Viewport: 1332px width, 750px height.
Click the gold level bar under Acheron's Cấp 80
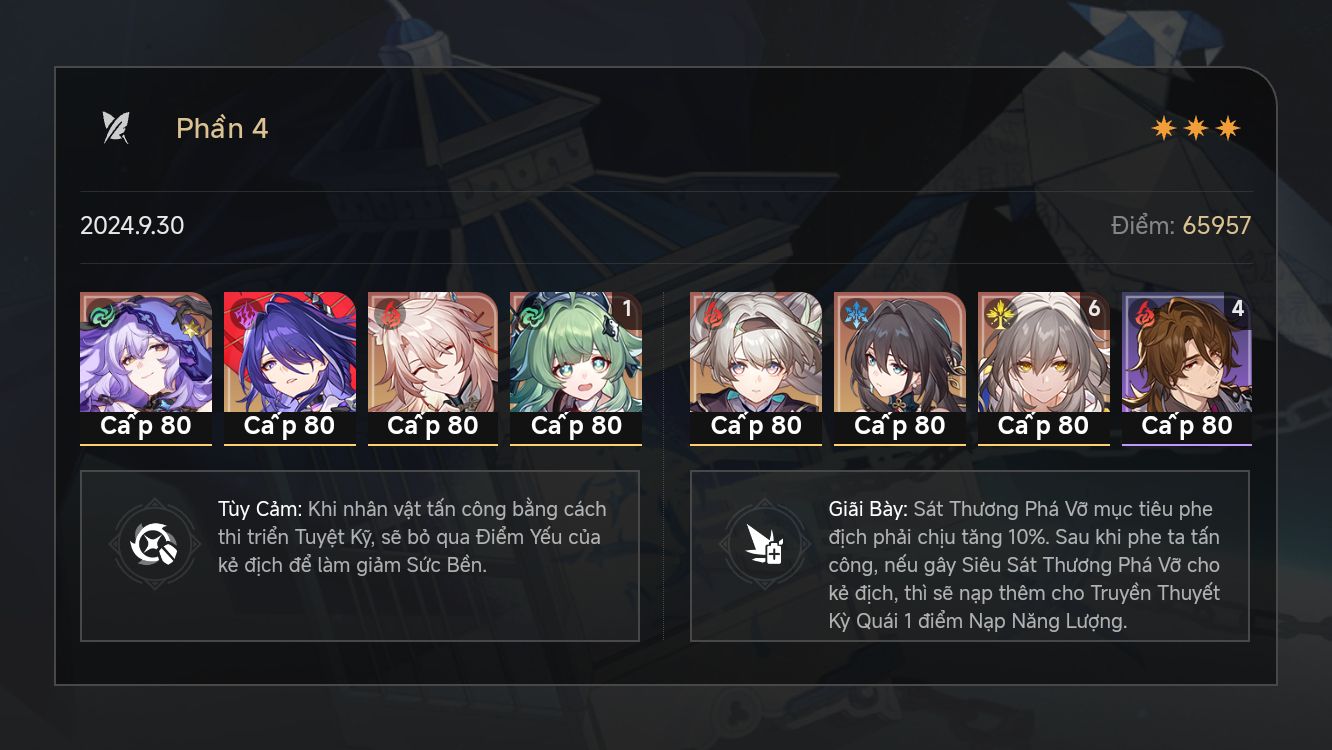point(290,443)
